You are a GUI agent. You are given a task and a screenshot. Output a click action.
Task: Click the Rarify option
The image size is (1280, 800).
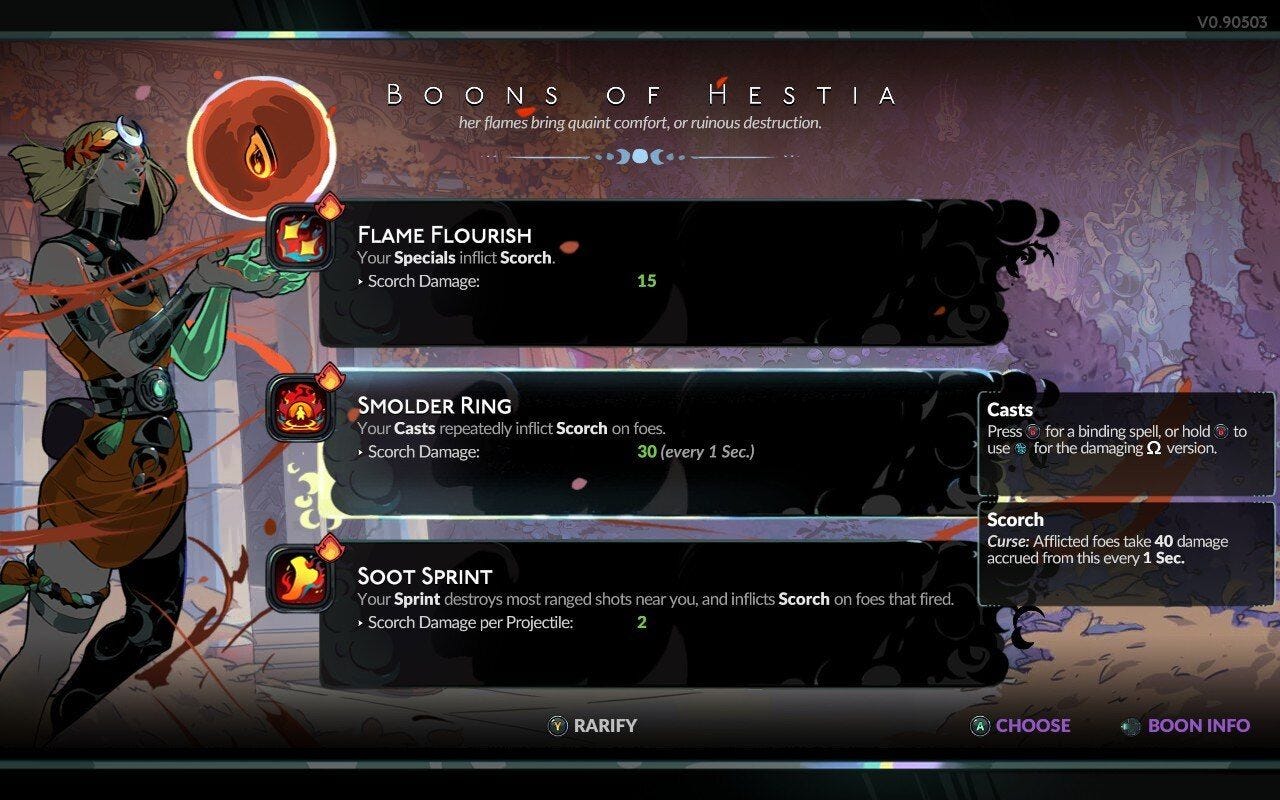[x=593, y=726]
